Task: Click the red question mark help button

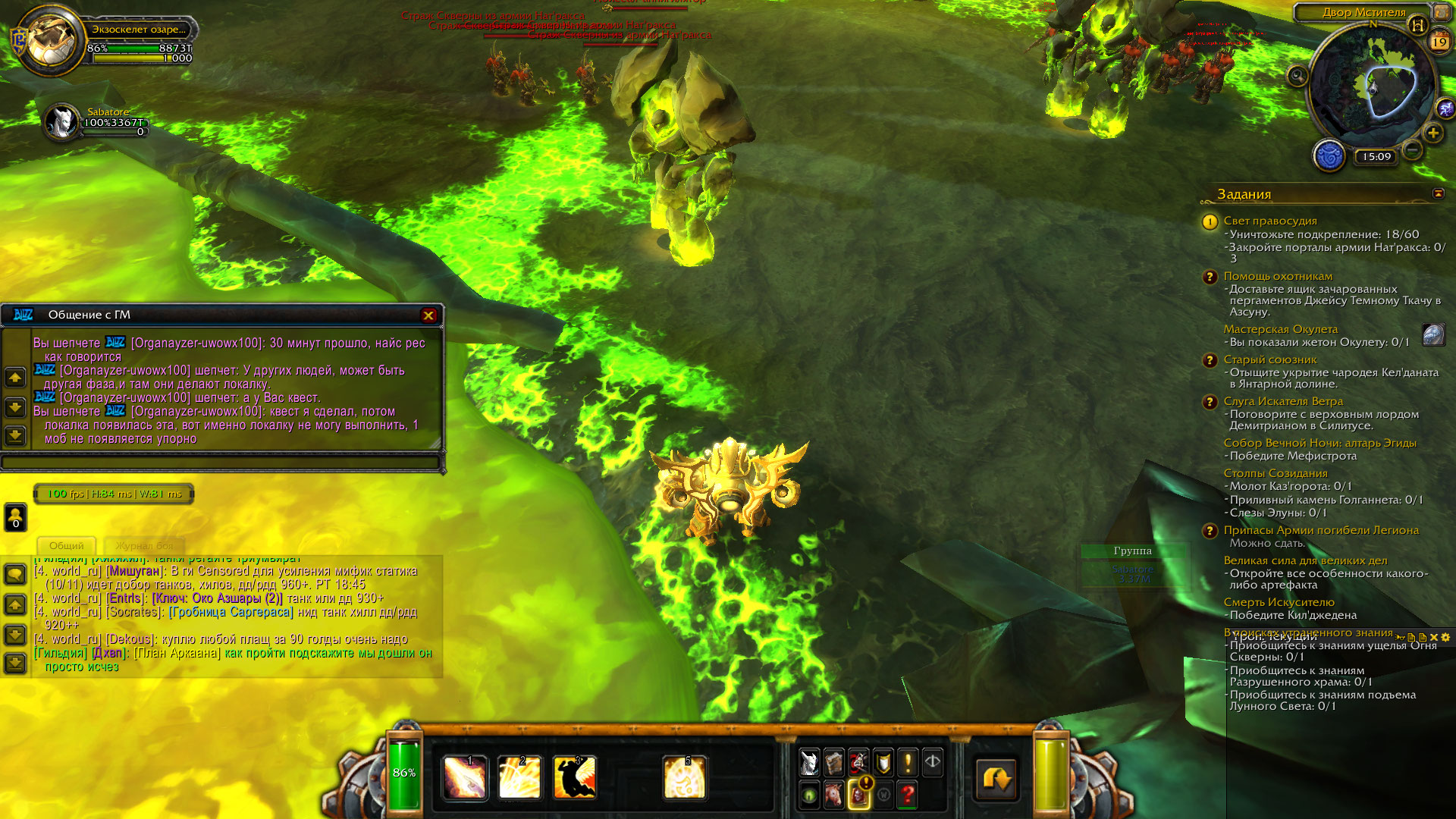Action: pyautogui.click(x=908, y=795)
